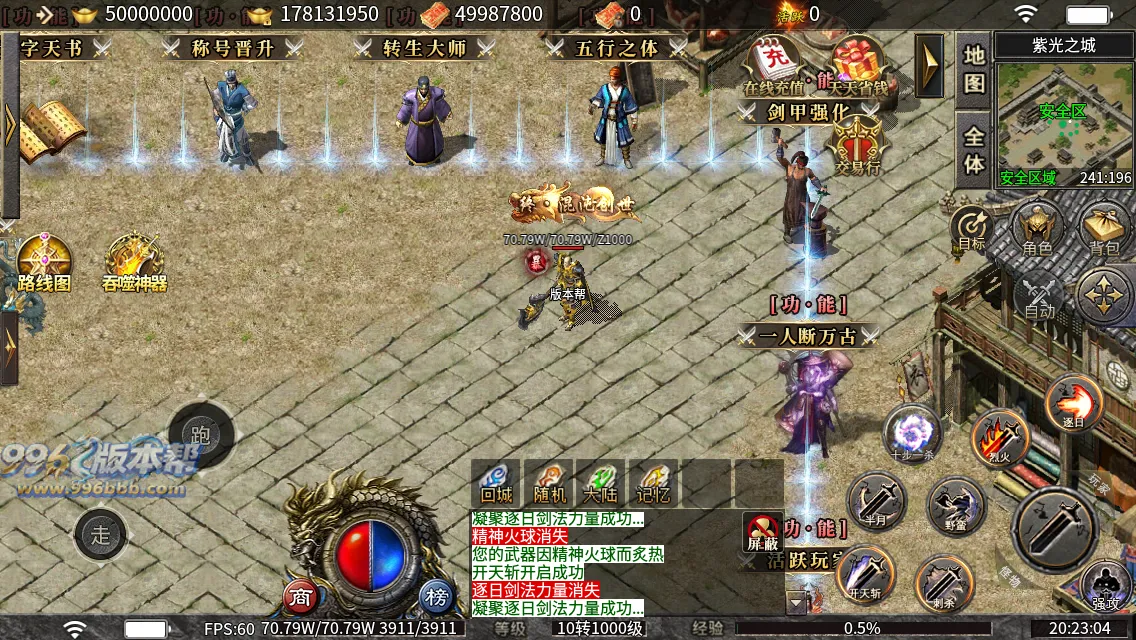This screenshot has width=1136, height=640.
Task: Tap the 全体 button beside the minimap
Action: point(974,148)
